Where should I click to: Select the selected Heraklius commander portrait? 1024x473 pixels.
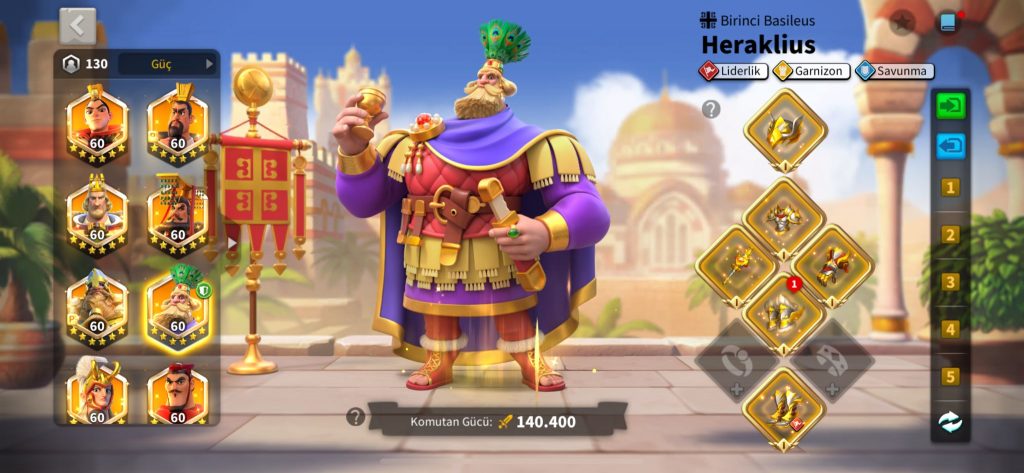[178, 305]
